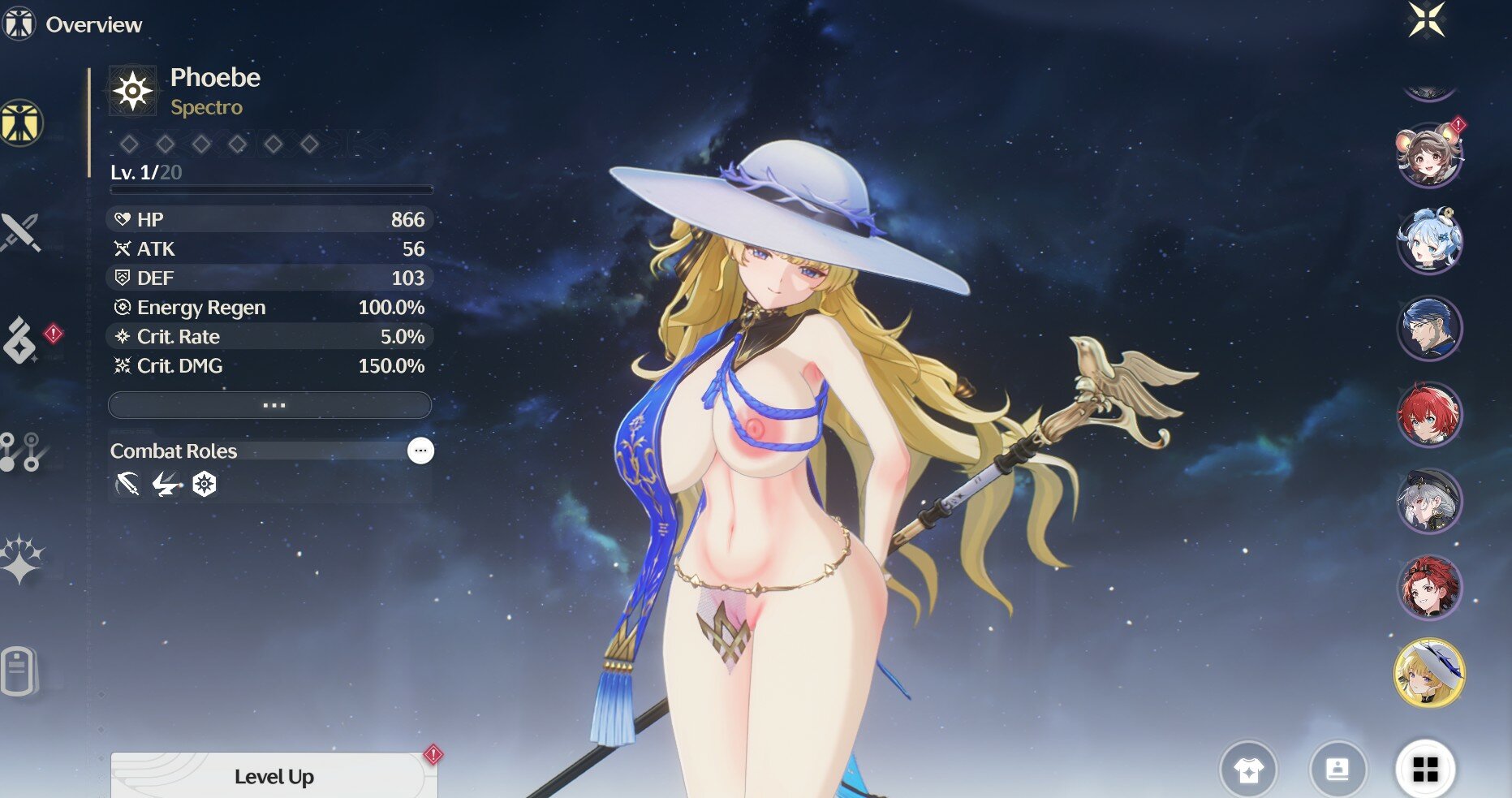Open the character profile card button
Viewport: 1512px width, 798px height.
(x=1338, y=769)
